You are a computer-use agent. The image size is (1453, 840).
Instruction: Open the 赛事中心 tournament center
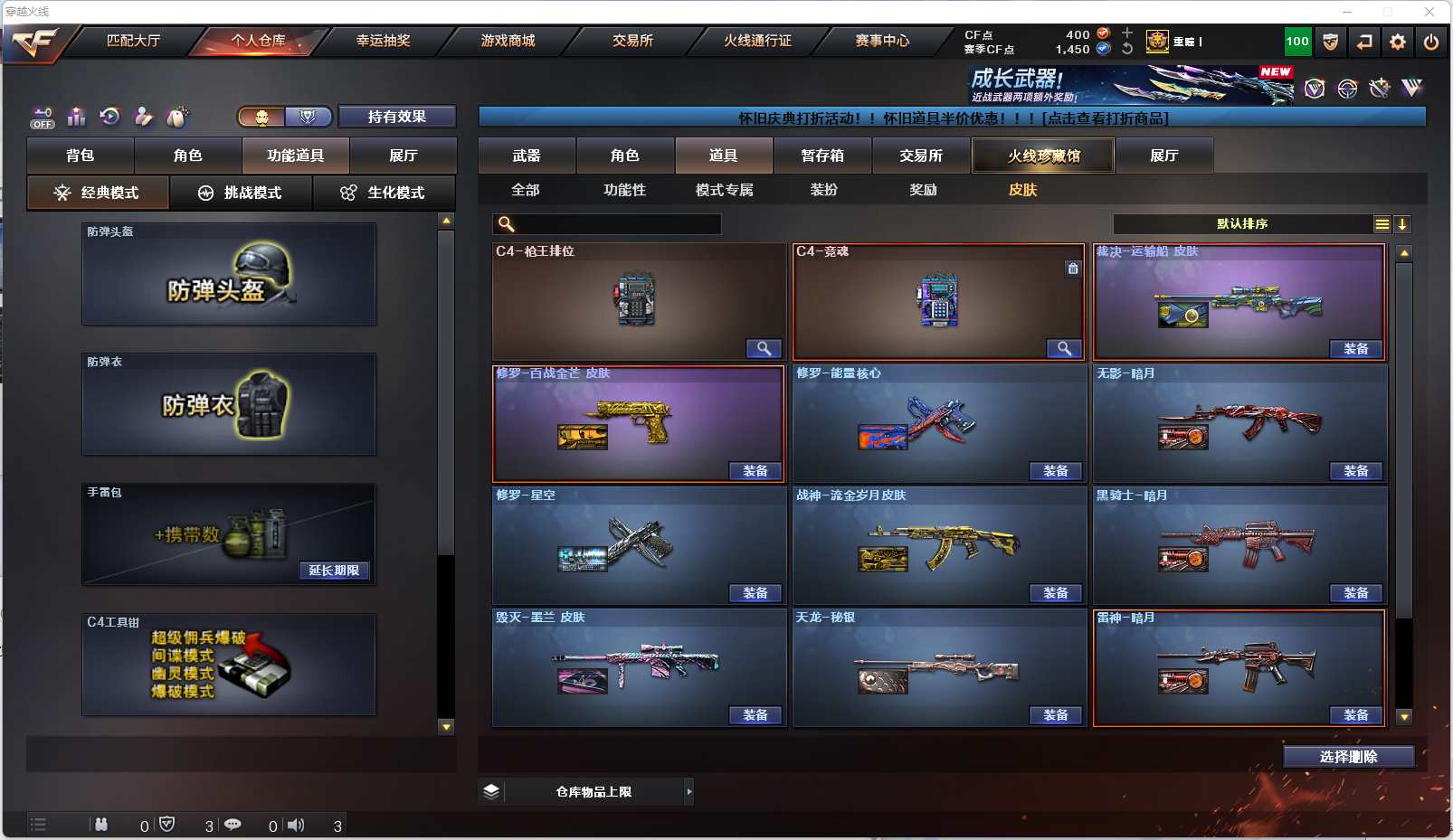click(882, 41)
